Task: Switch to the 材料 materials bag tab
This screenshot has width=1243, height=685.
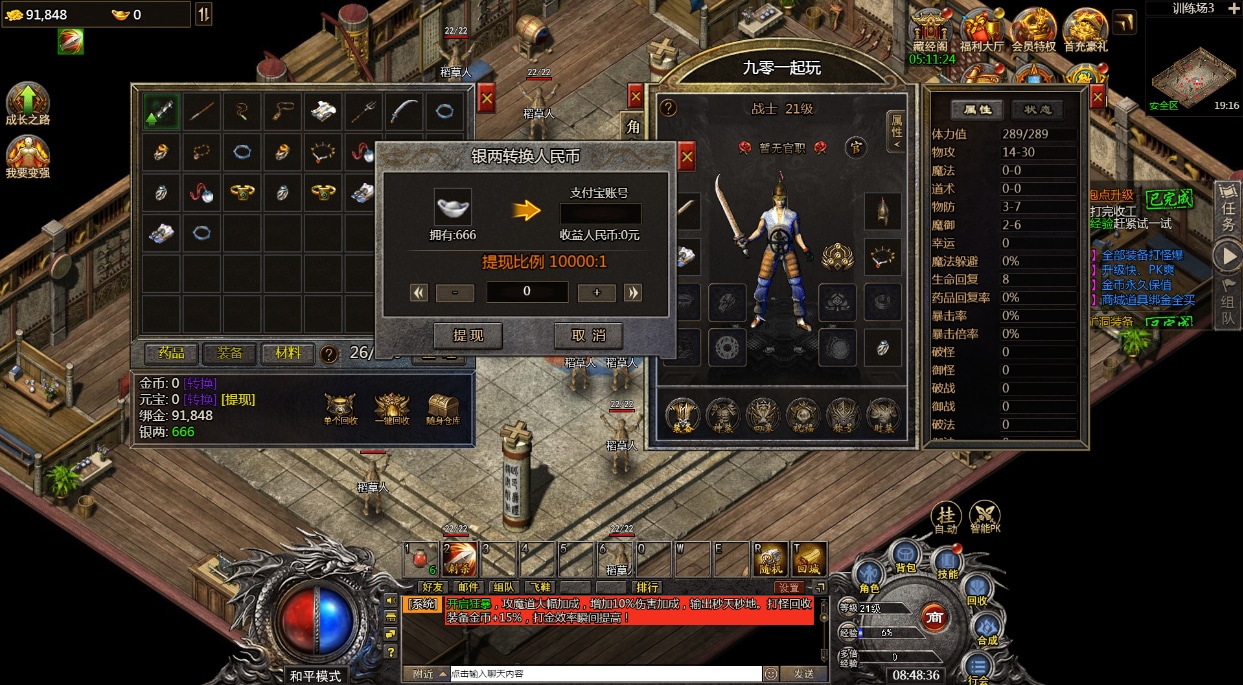Action: pyautogui.click(x=288, y=353)
